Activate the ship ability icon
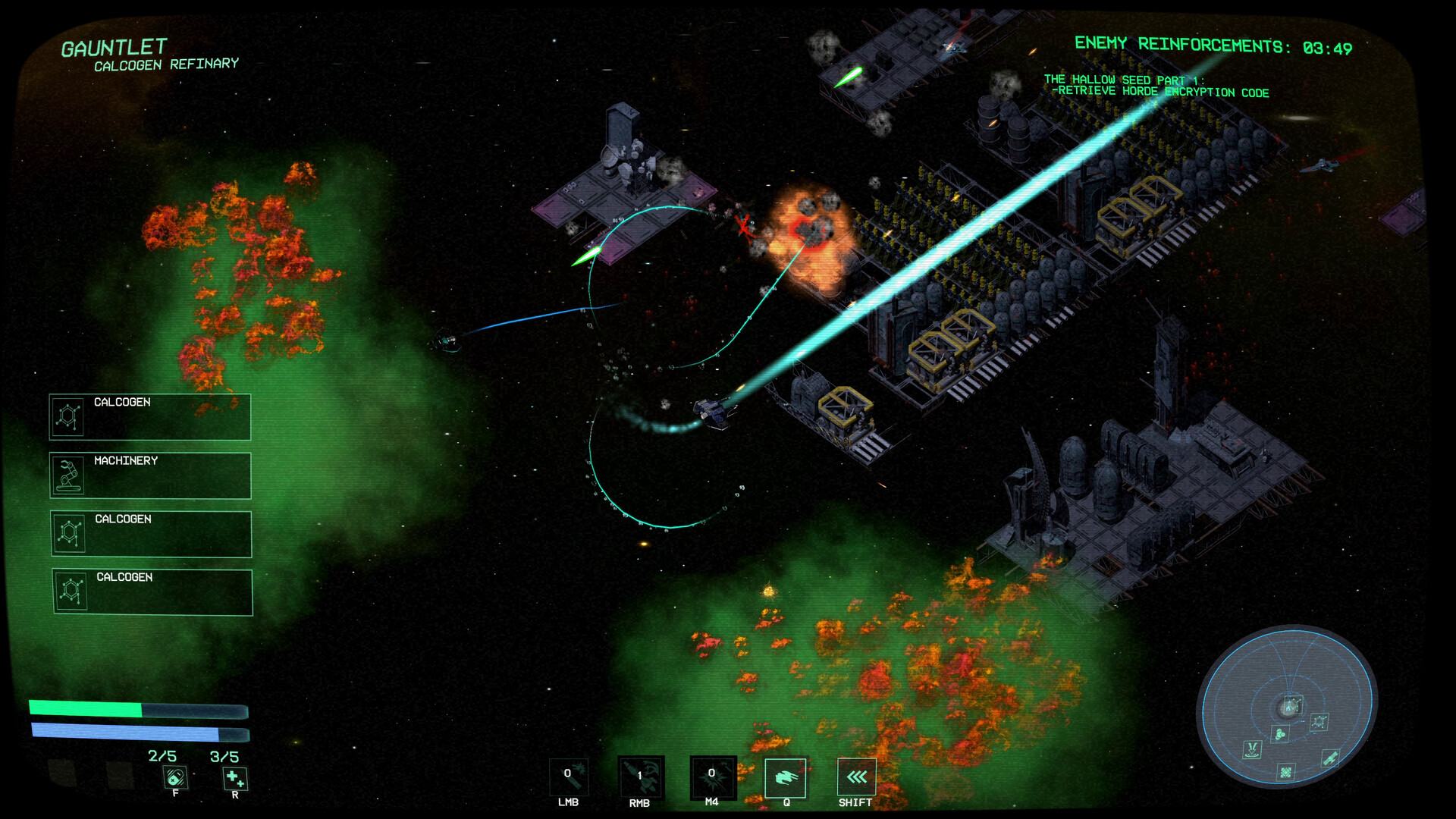 click(x=785, y=777)
